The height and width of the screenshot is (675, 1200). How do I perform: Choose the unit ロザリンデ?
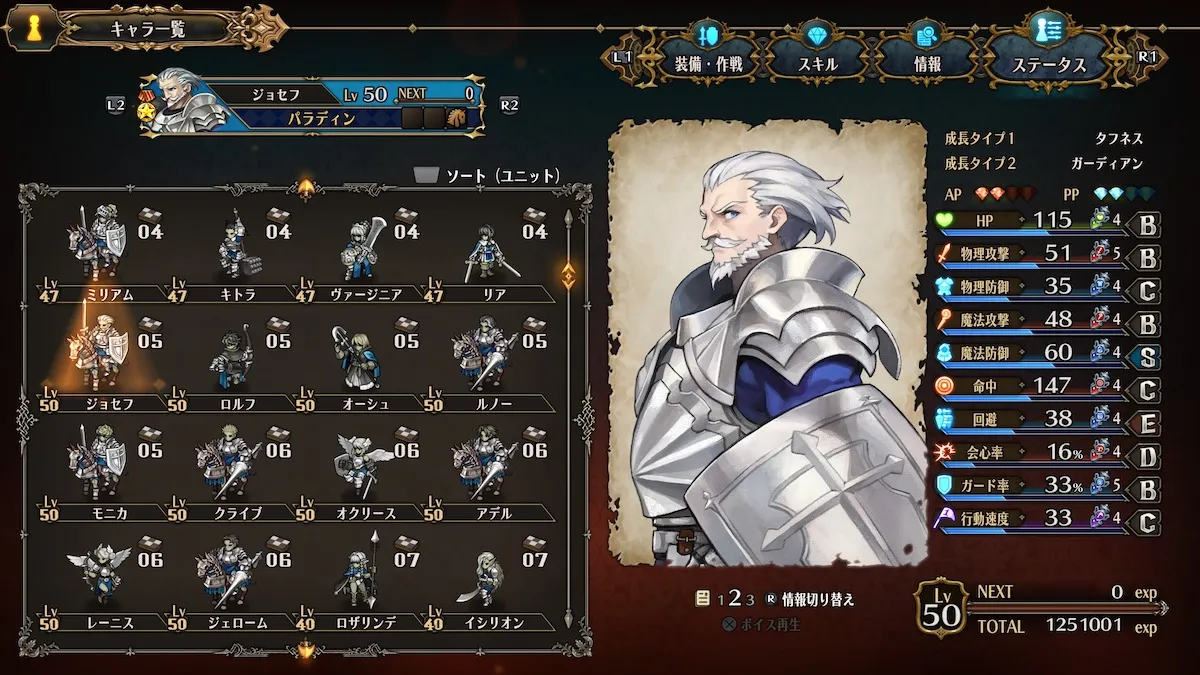[x=362, y=578]
